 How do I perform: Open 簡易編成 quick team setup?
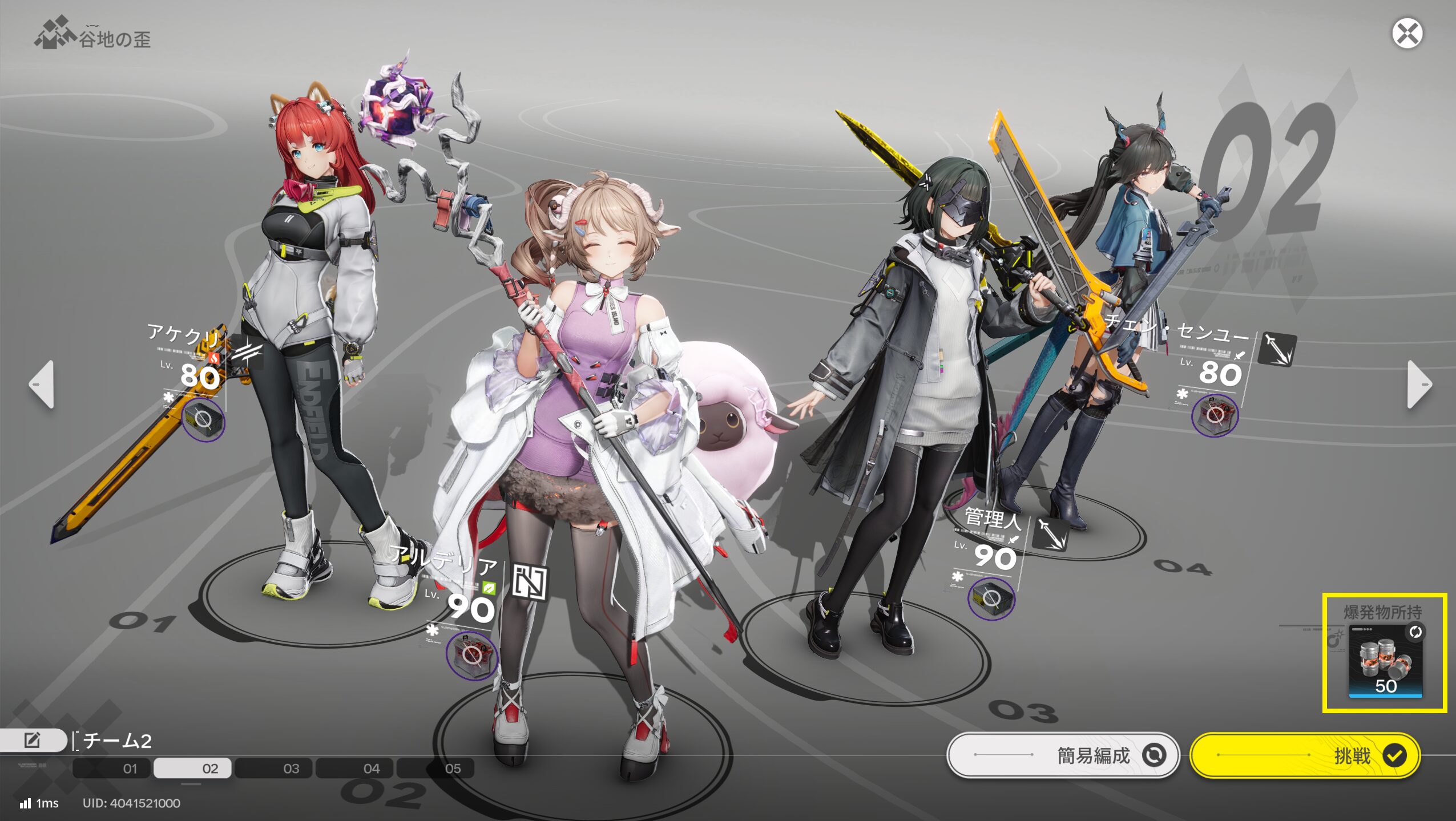pos(1063,755)
